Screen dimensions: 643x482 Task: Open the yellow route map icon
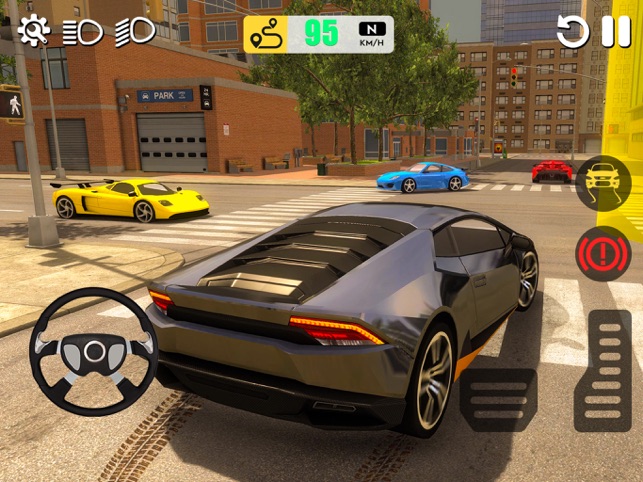266,34
